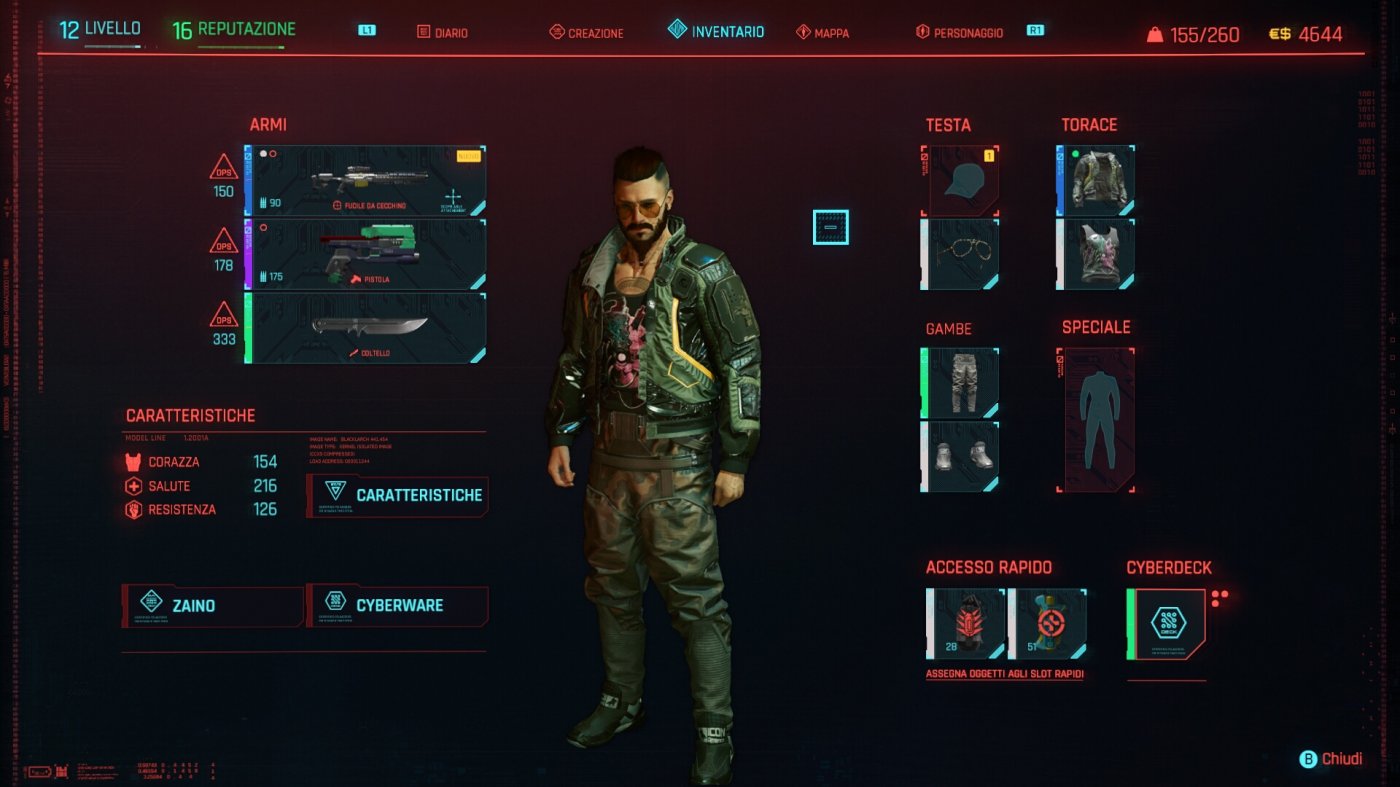
Task: Select the sniper rifle weapon slot
Action: (x=367, y=181)
